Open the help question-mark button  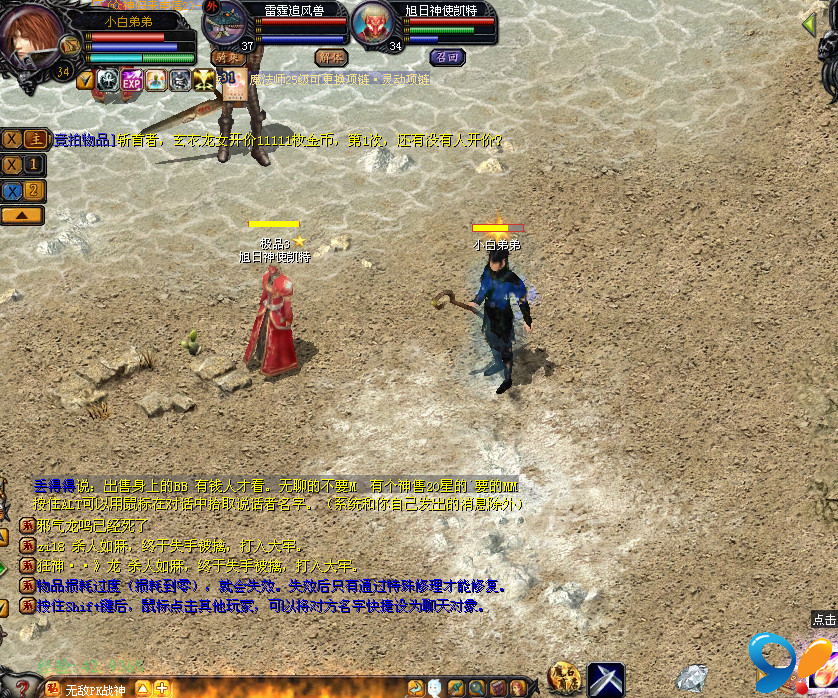pos(22,688)
